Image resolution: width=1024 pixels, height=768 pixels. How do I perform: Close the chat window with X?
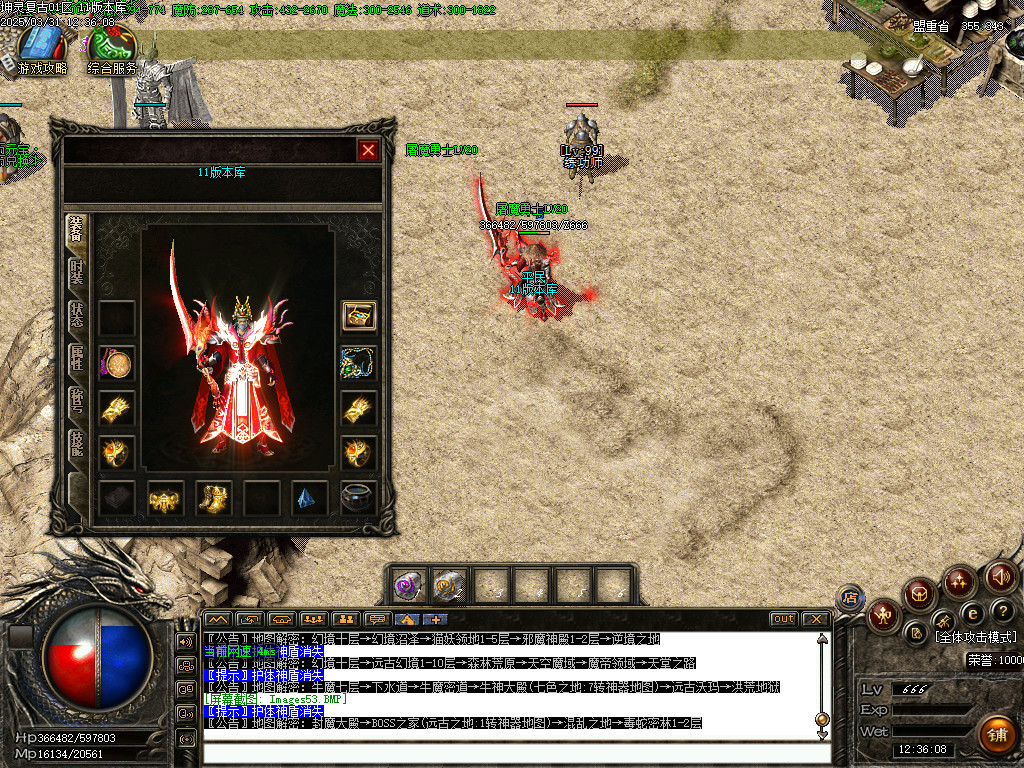(816, 619)
